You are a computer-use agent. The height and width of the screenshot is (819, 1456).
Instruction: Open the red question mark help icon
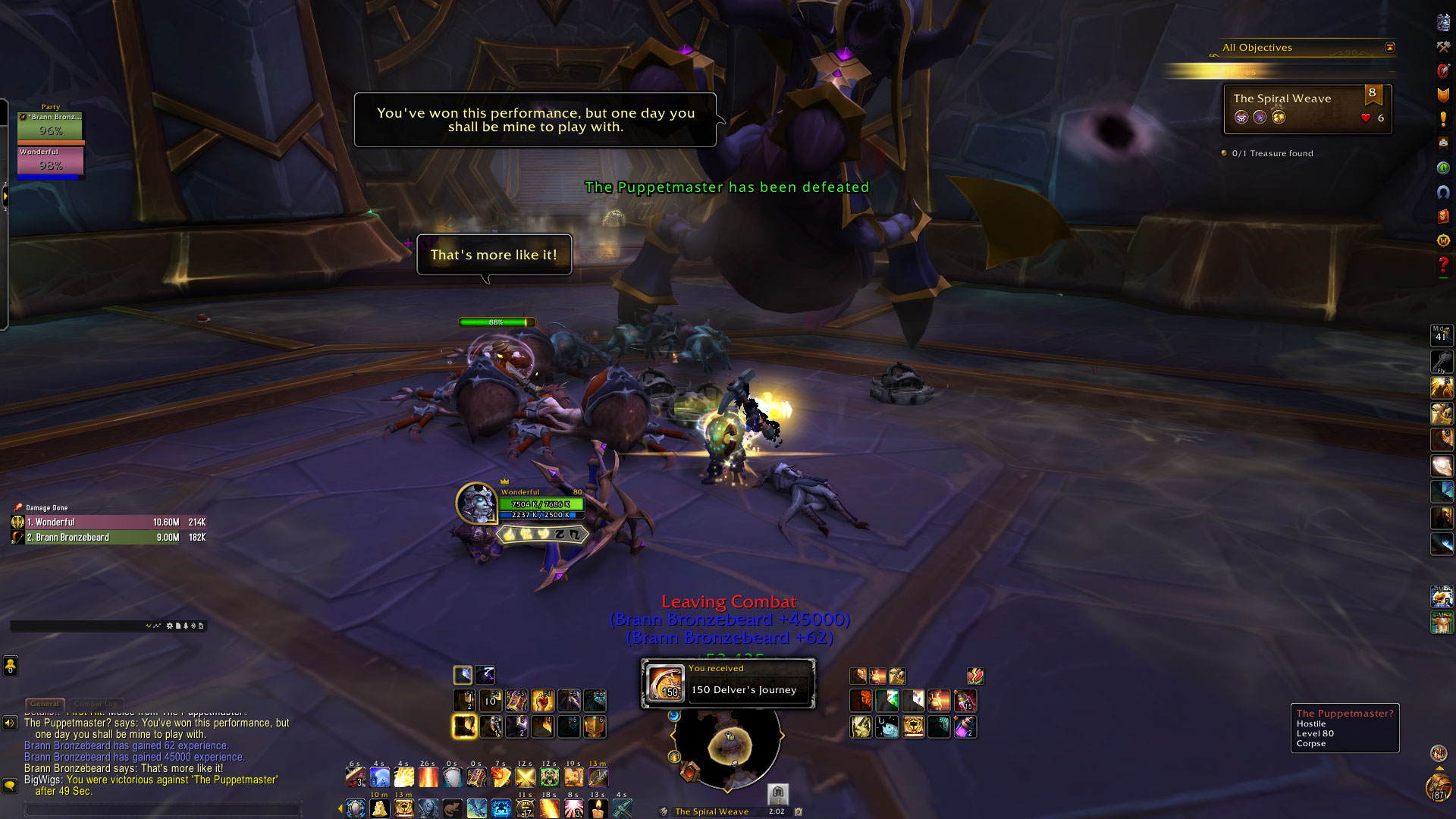[1442, 265]
